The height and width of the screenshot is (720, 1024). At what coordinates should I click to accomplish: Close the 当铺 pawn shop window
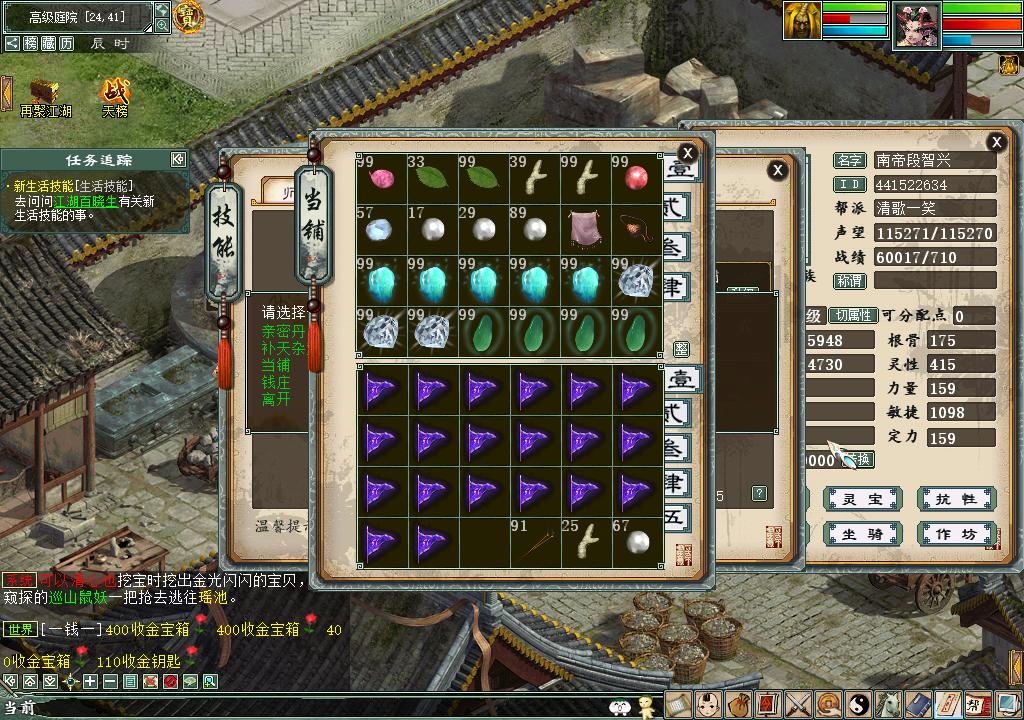[687, 153]
